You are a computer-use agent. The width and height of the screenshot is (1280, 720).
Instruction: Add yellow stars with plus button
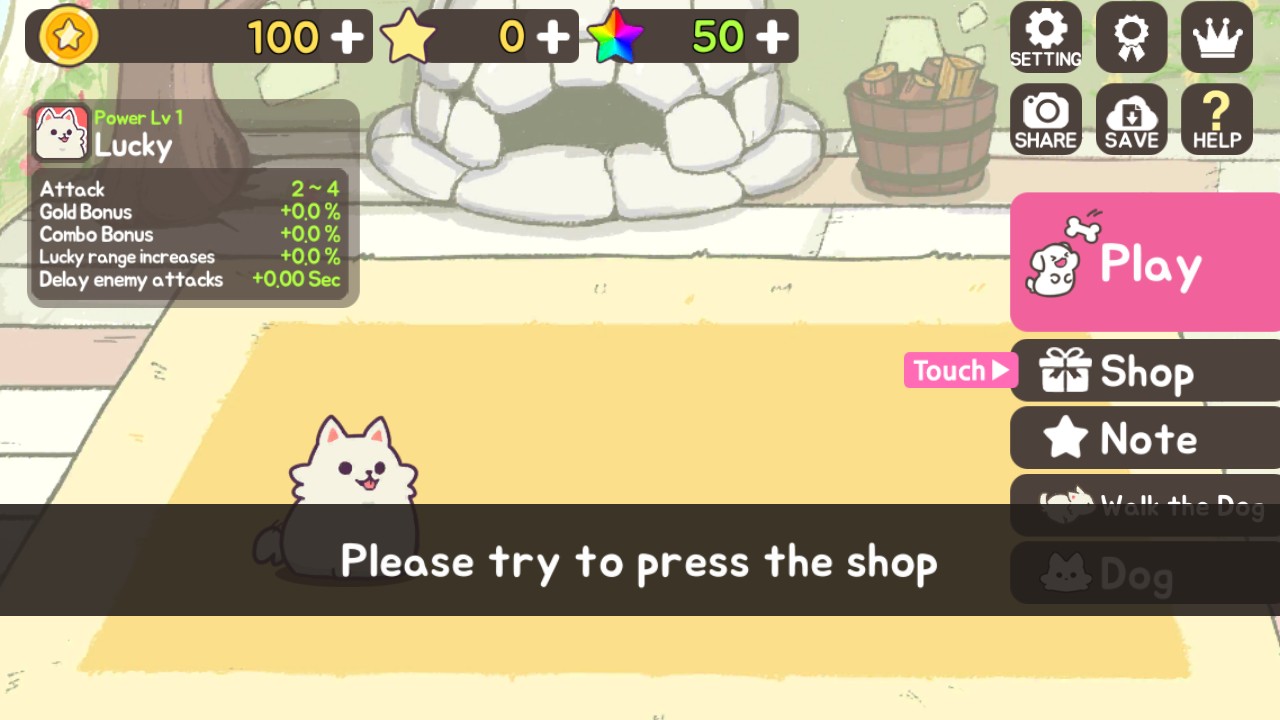553,37
